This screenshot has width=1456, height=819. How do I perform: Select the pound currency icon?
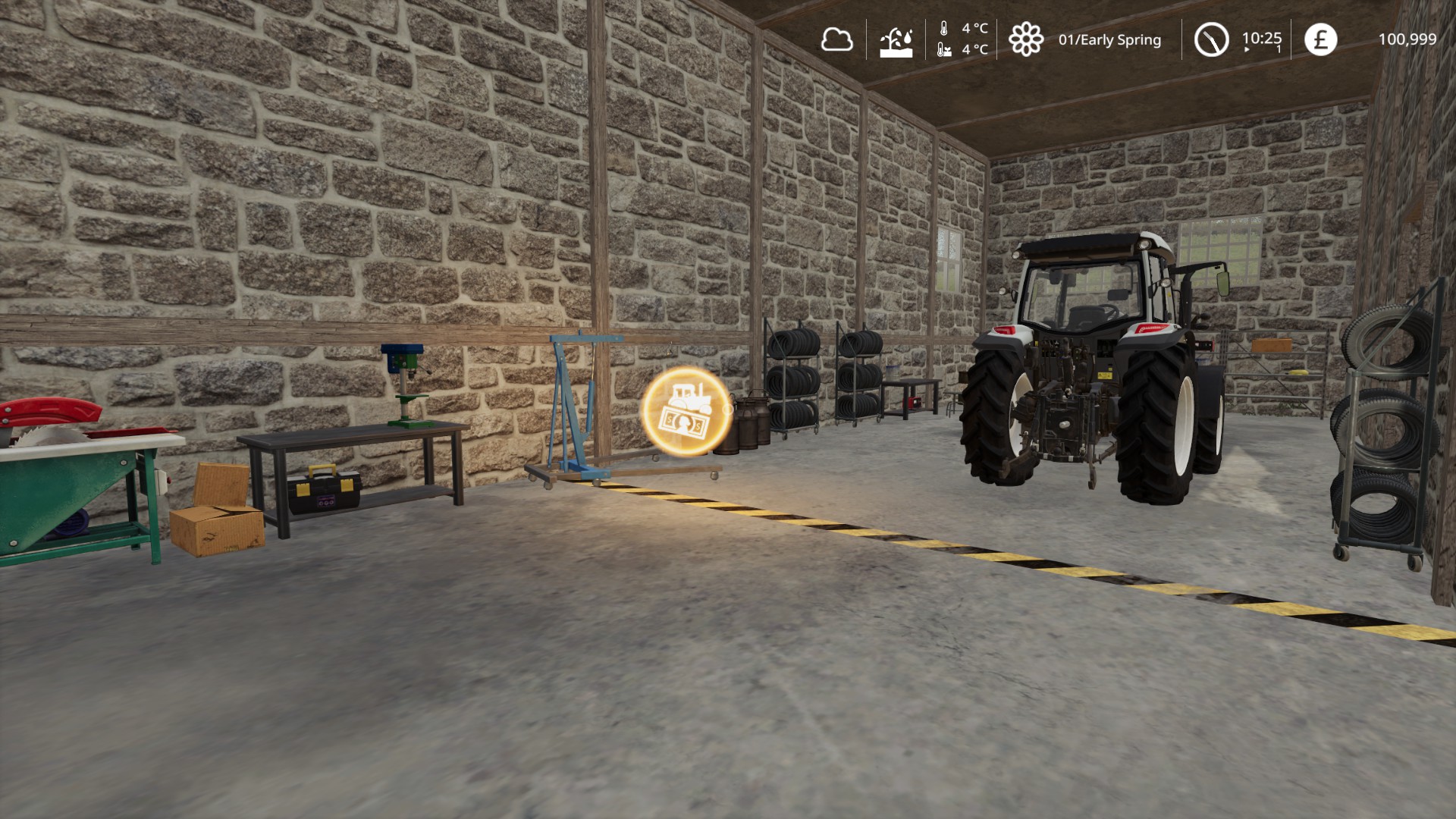tap(1320, 39)
